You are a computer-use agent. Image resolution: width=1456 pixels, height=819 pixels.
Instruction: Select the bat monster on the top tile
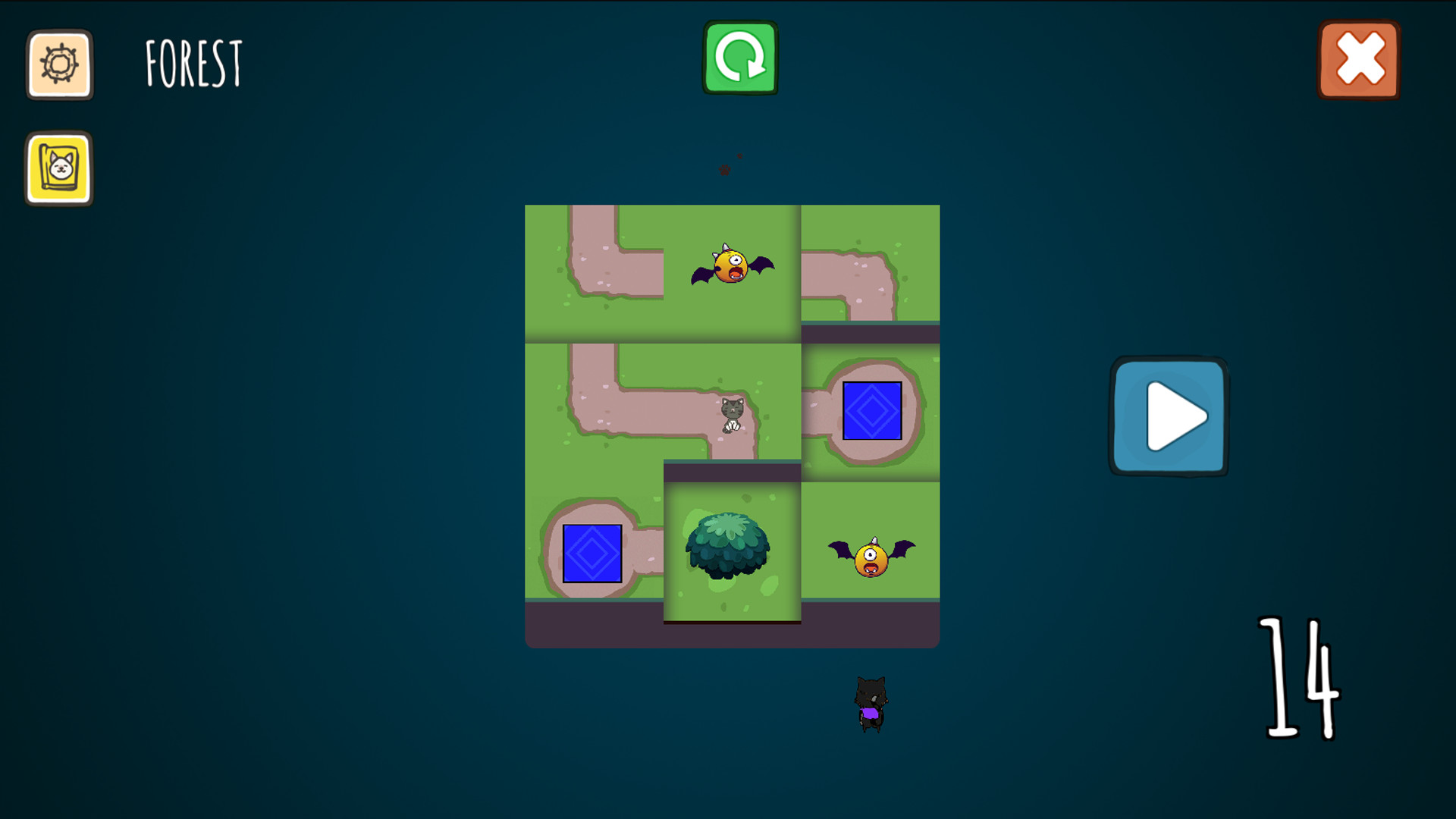[x=732, y=269]
